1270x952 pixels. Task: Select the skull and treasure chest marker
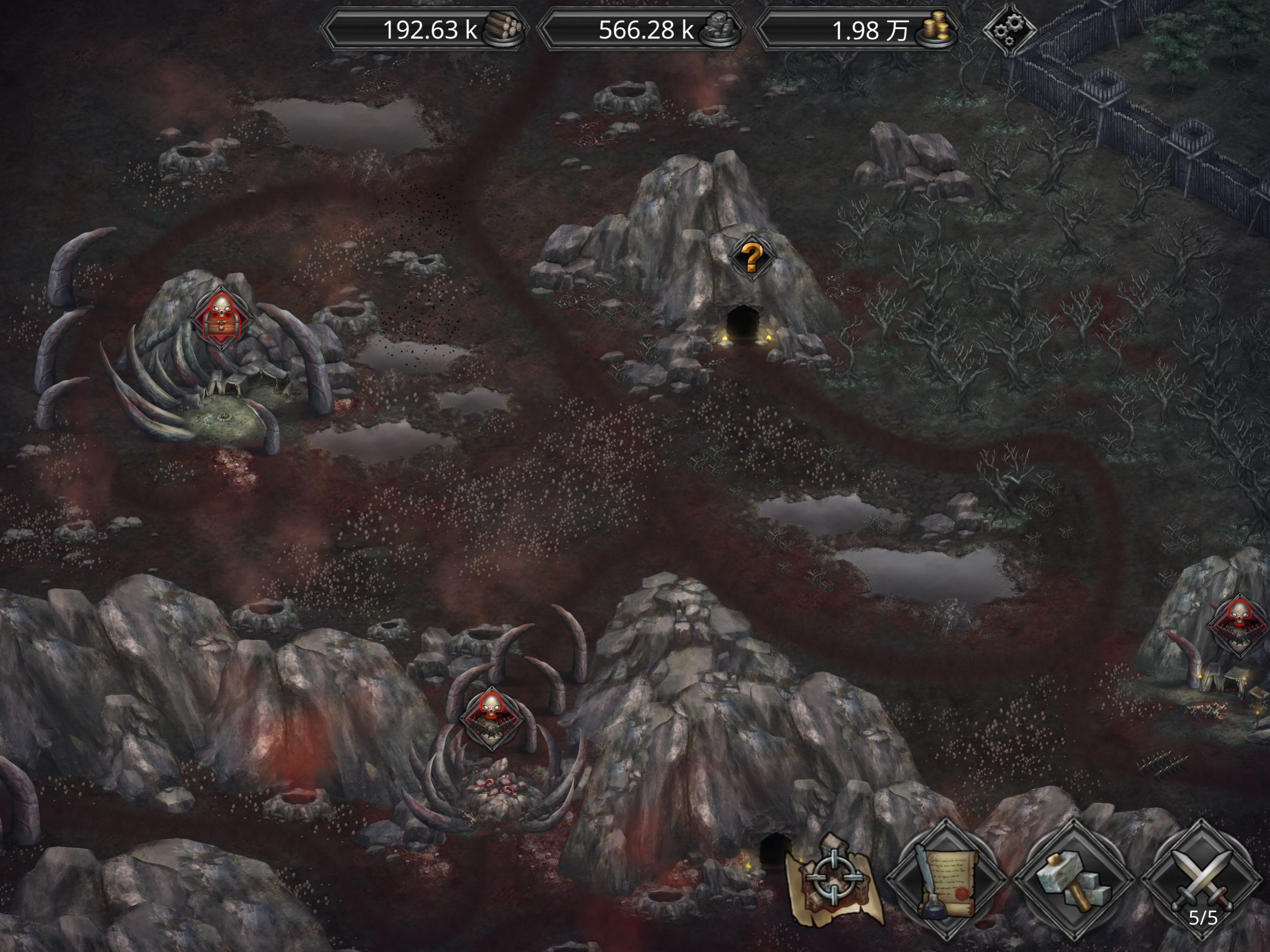tap(220, 317)
